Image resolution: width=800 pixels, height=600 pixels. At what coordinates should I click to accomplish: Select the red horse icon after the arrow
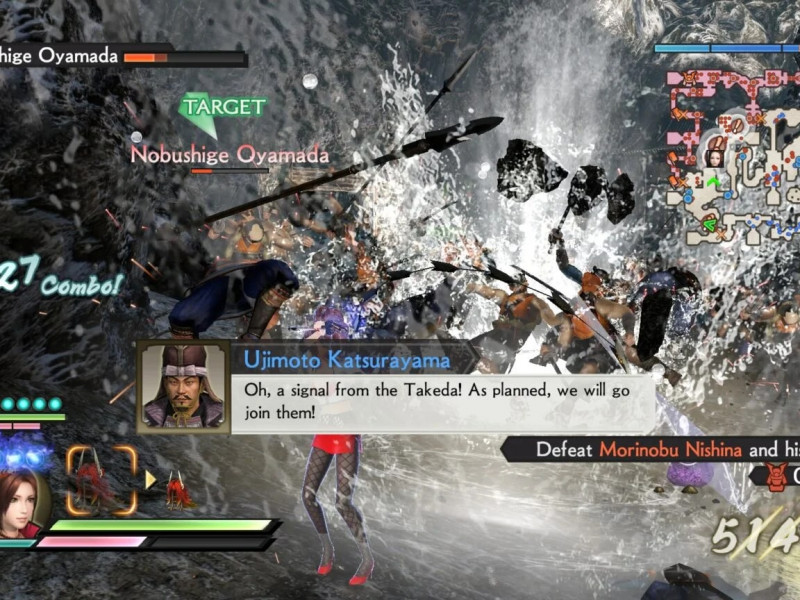(x=180, y=488)
